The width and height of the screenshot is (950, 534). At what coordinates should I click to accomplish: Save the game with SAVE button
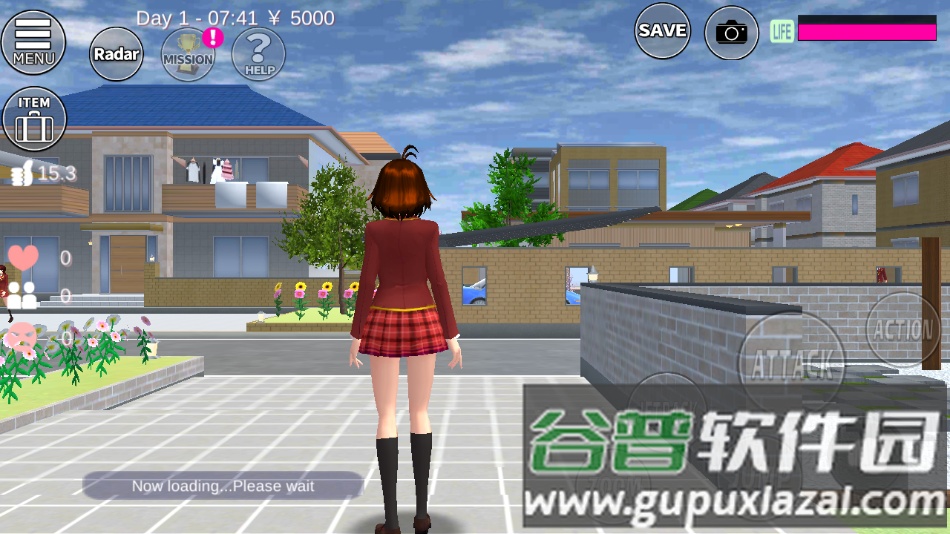point(662,31)
